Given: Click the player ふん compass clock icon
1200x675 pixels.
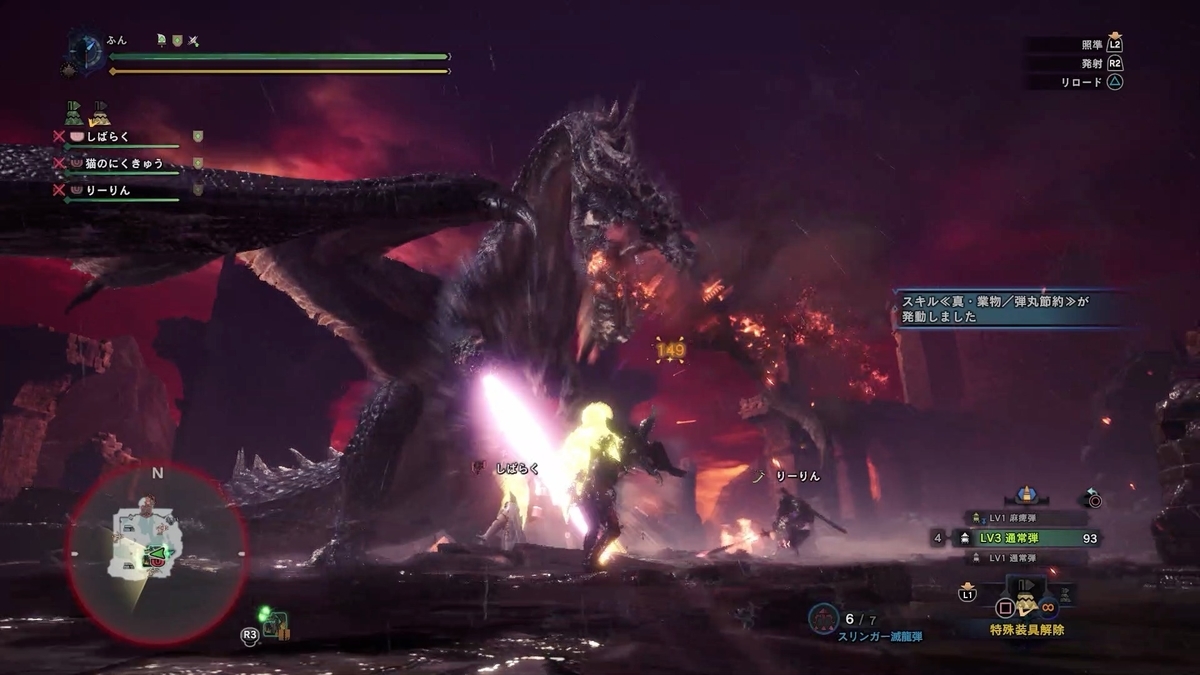Looking at the screenshot, I should pos(85,52).
